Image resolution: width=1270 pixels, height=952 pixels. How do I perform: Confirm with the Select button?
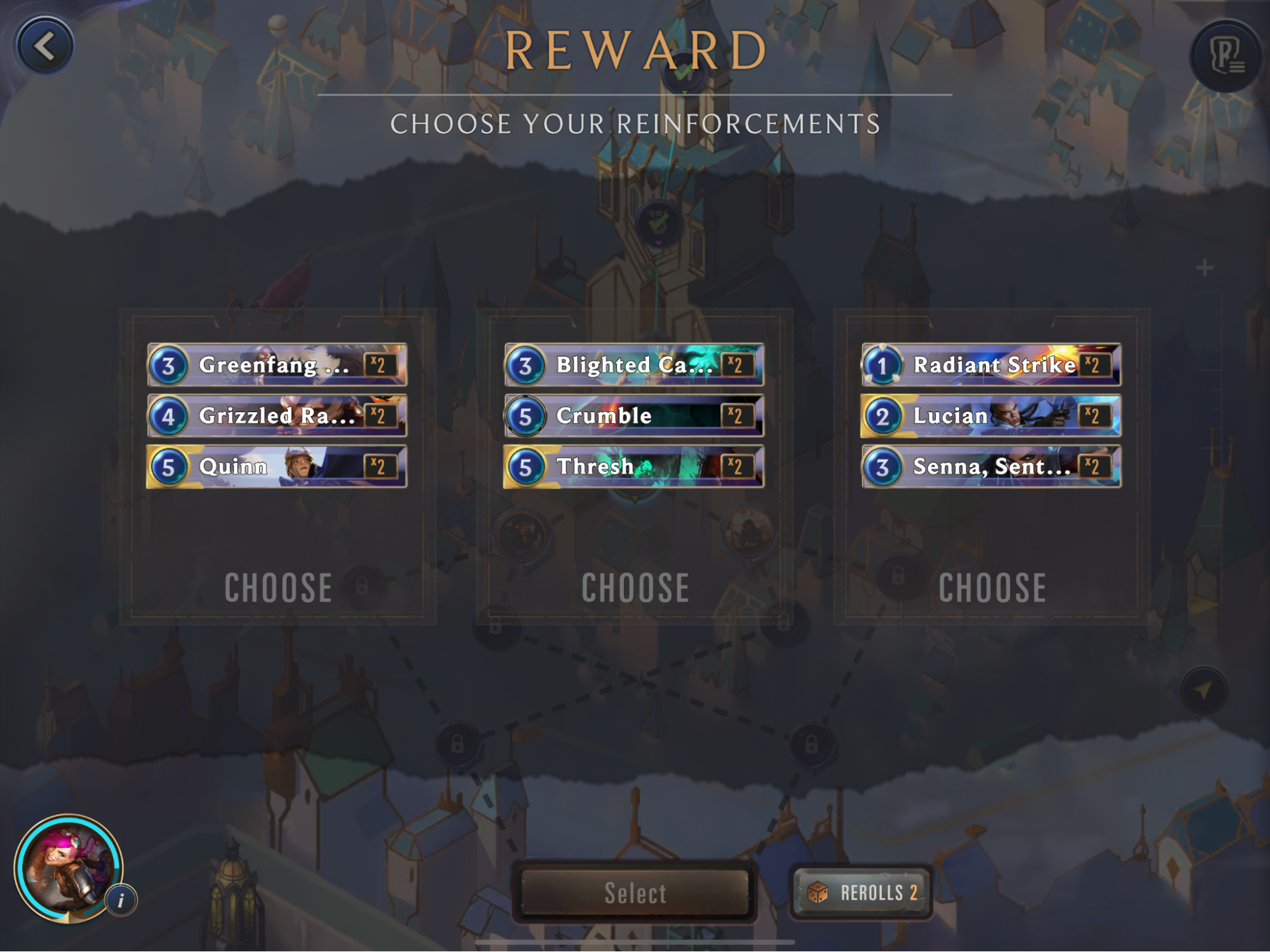pyautogui.click(x=635, y=893)
